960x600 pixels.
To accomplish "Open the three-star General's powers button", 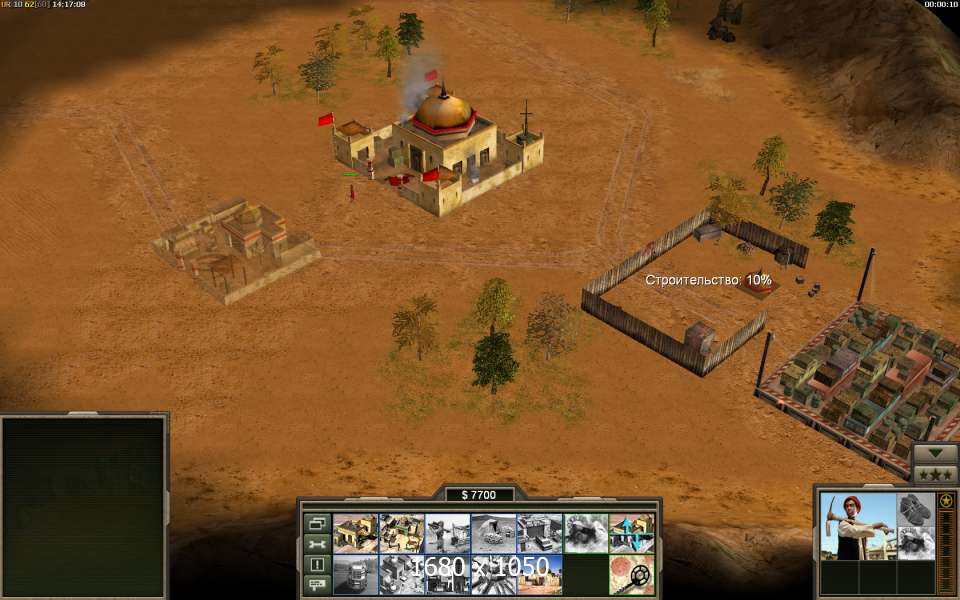I will [x=936, y=473].
